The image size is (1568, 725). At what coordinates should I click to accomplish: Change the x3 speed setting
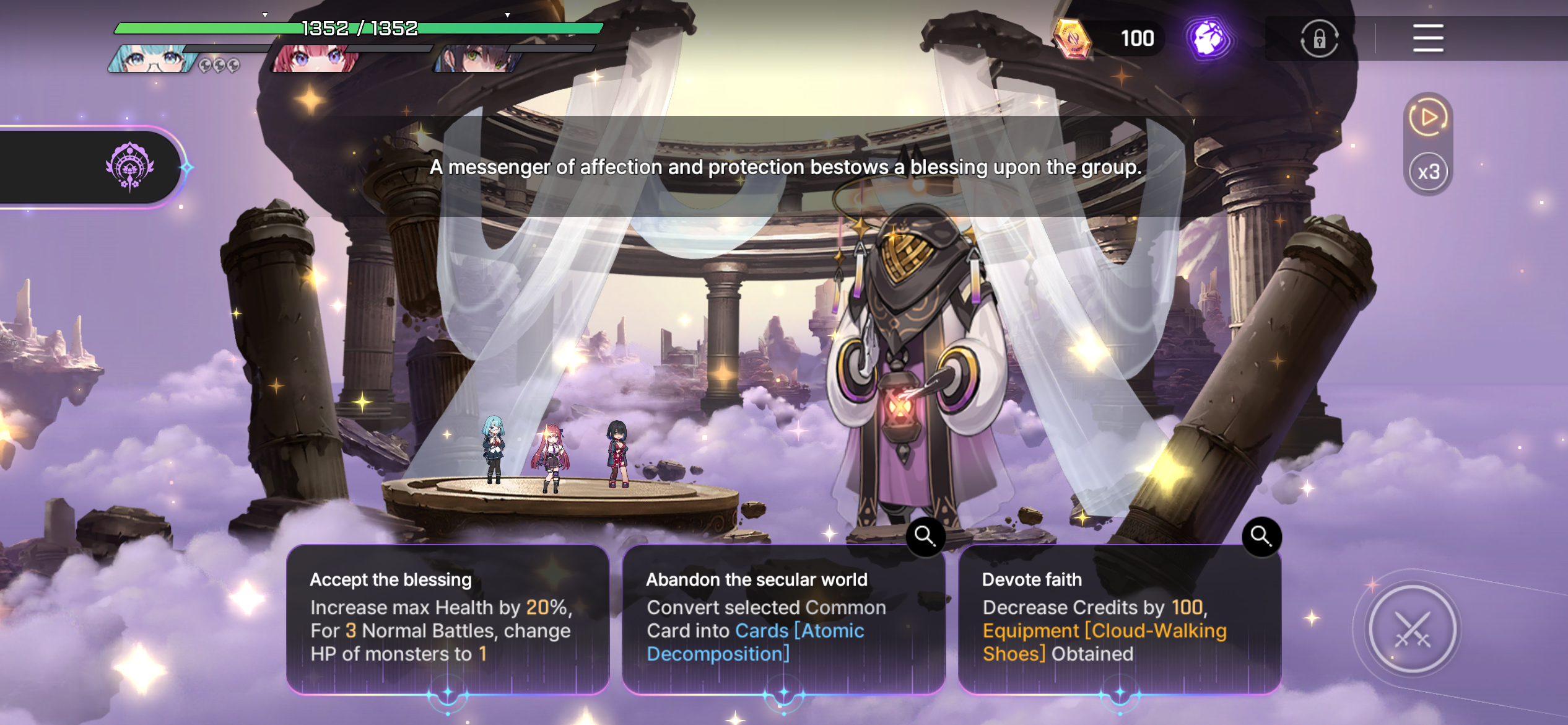coord(1428,172)
